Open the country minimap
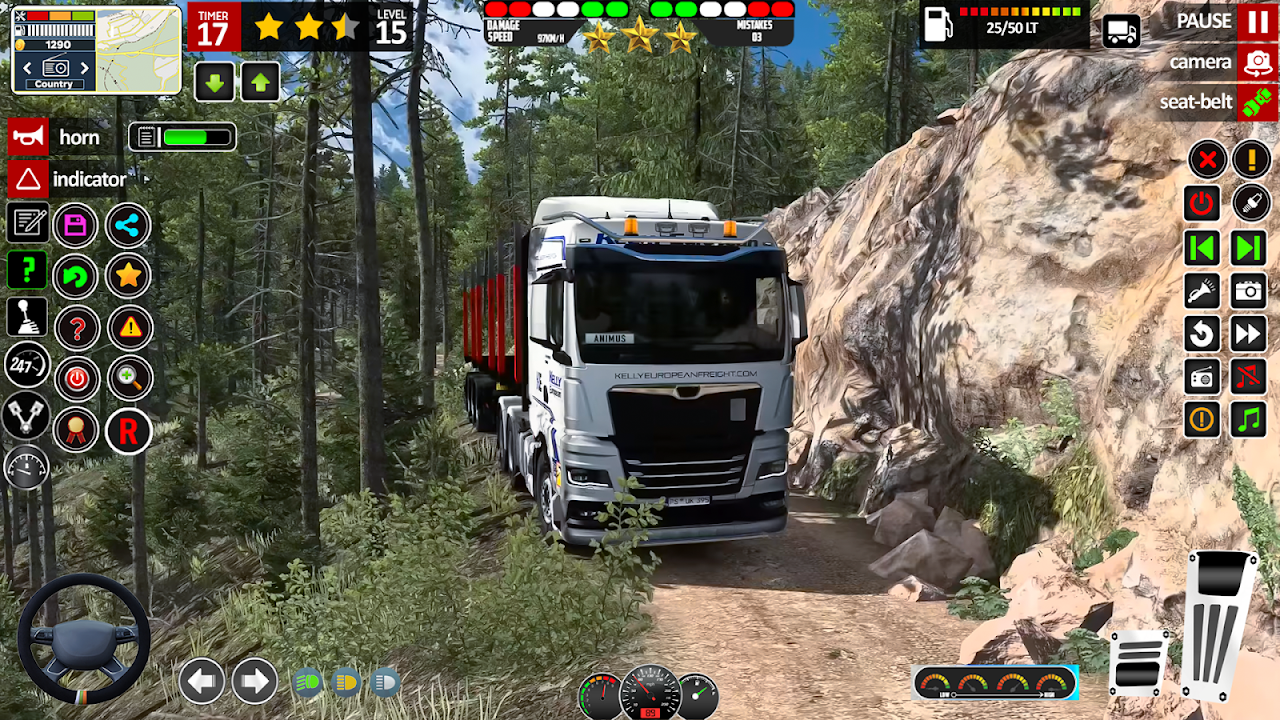Screen dimensions: 1280x720 click(x=96, y=49)
